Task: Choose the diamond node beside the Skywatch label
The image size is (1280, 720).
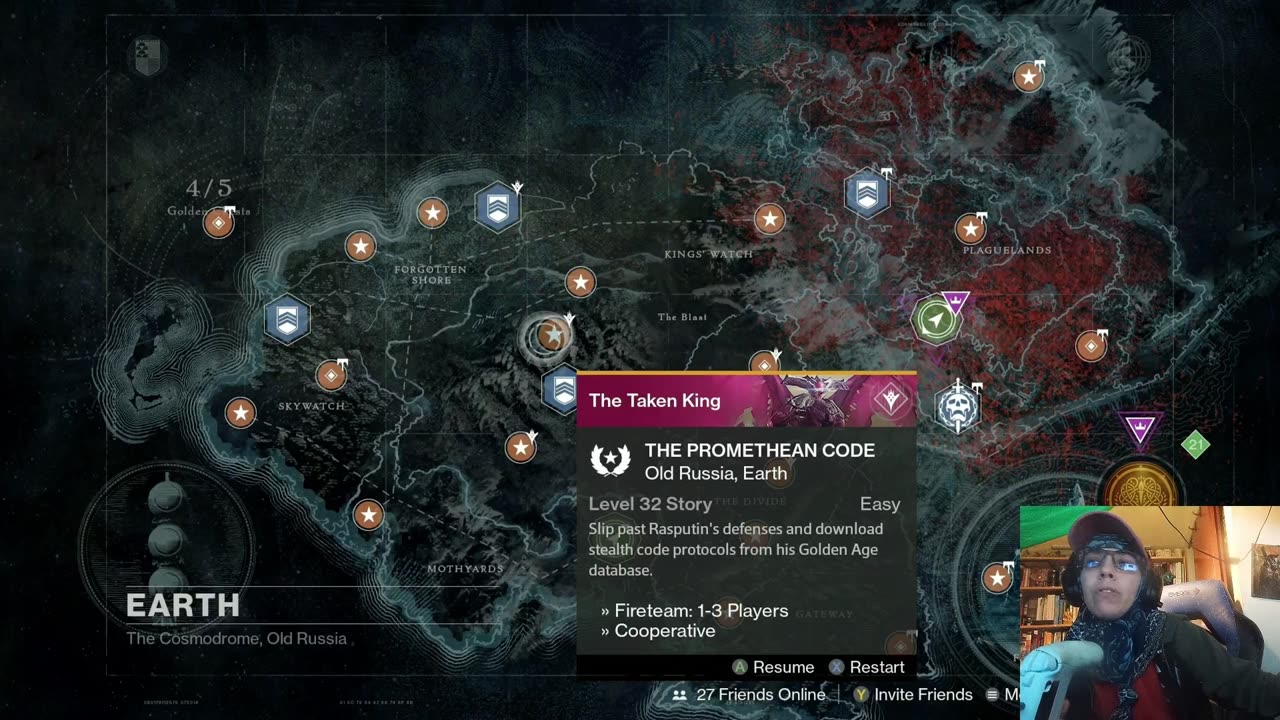Action: click(x=331, y=375)
